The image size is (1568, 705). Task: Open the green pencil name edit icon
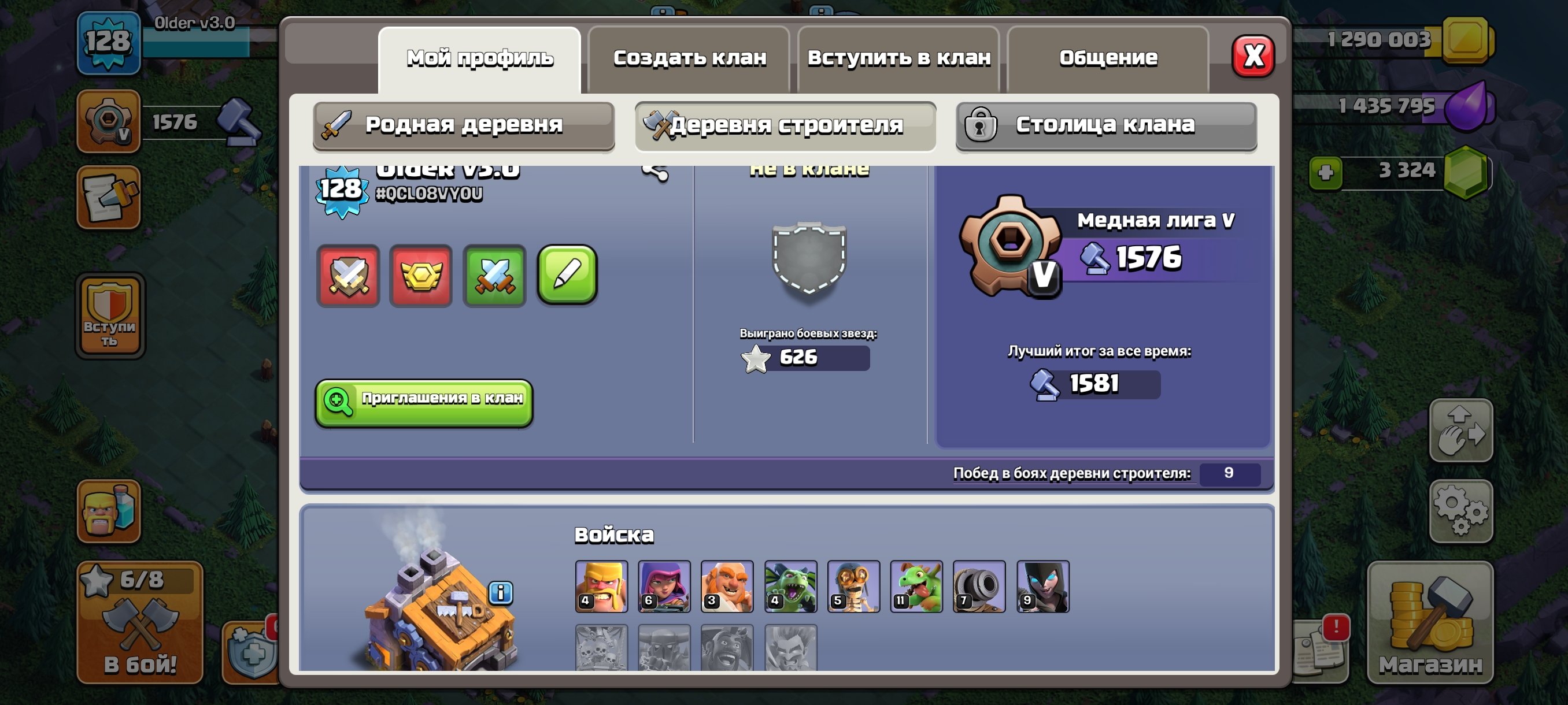pos(567,275)
